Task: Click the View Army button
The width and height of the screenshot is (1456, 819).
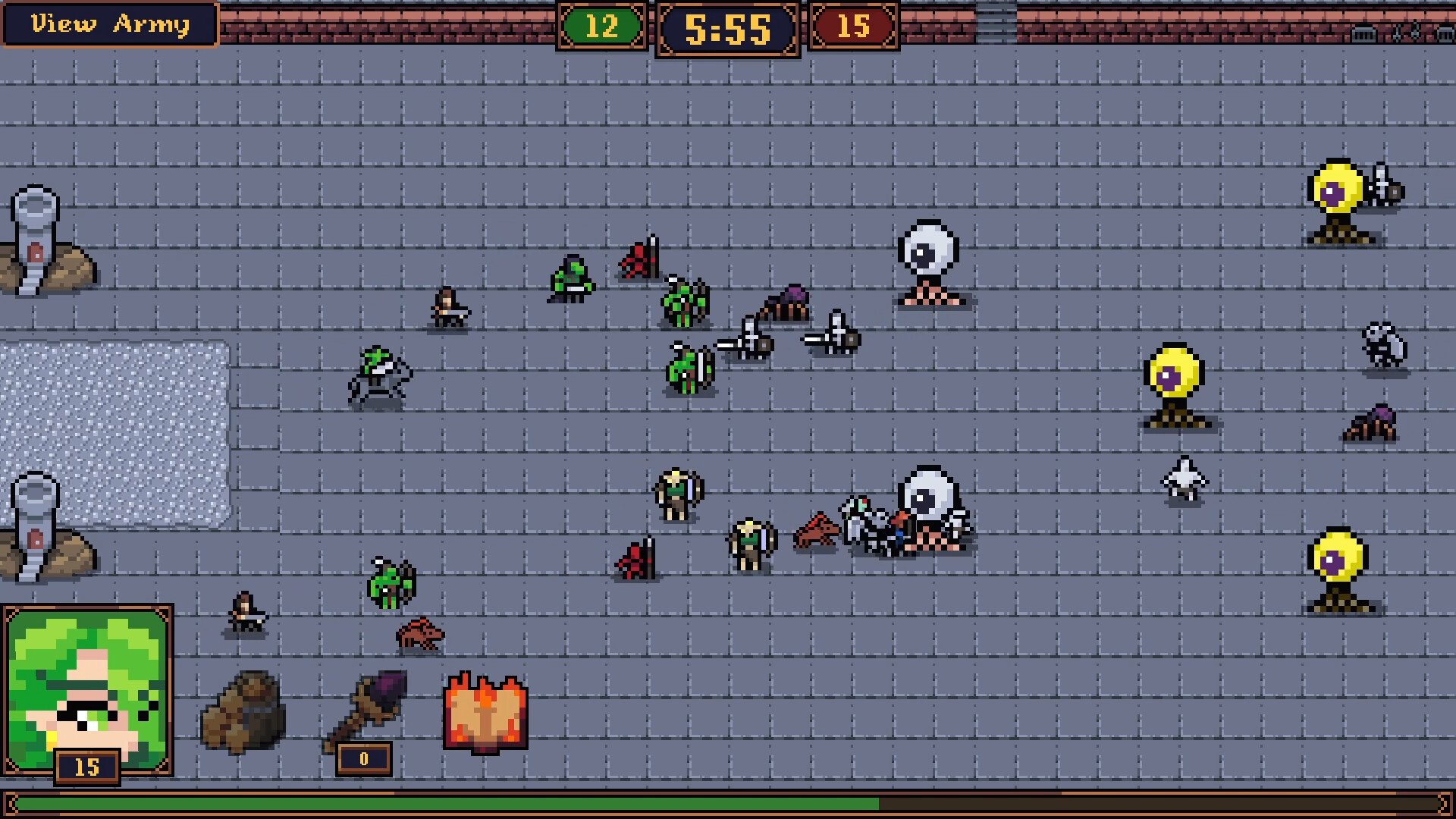Action: 109,24
